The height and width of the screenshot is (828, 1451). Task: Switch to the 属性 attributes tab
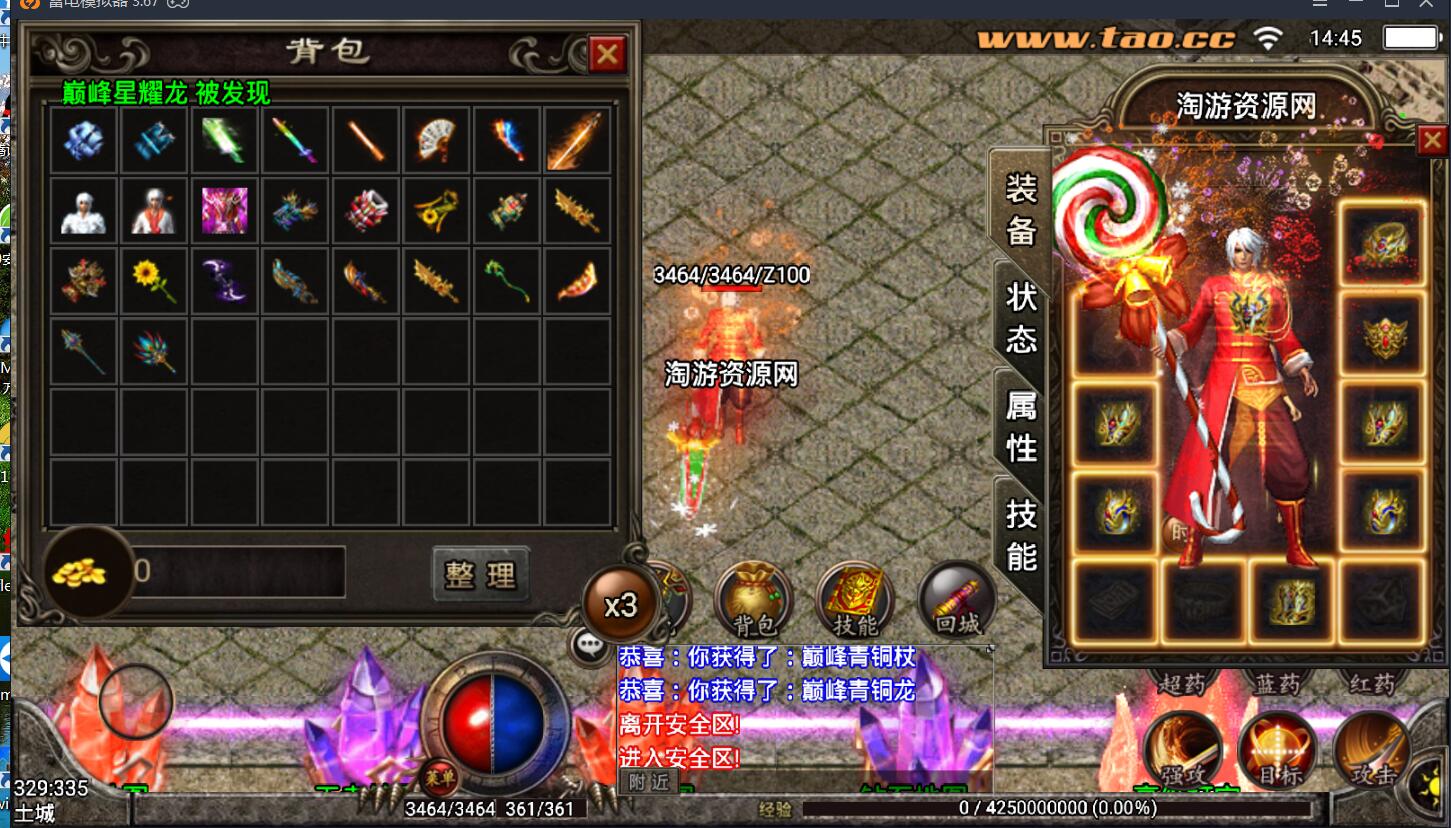click(x=1020, y=426)
